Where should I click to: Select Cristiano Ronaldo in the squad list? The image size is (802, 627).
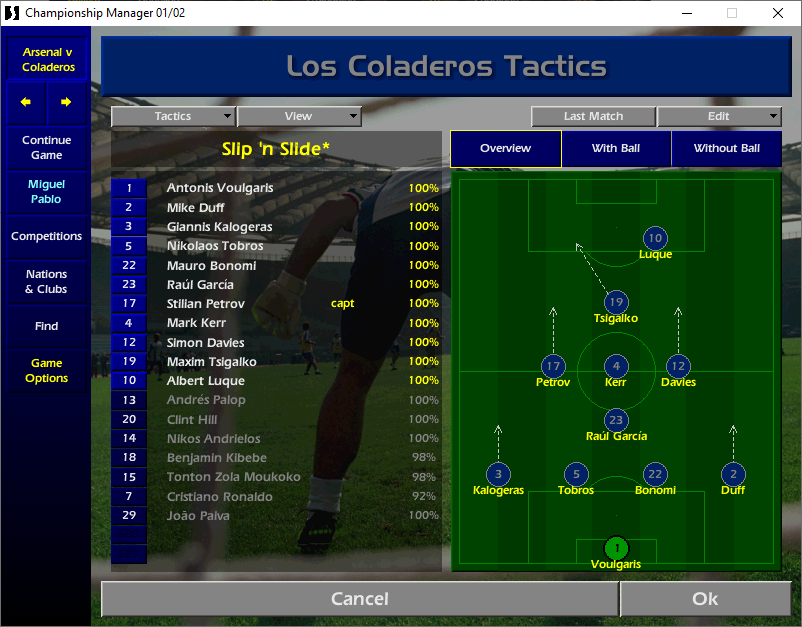click(x=219, y=497)
